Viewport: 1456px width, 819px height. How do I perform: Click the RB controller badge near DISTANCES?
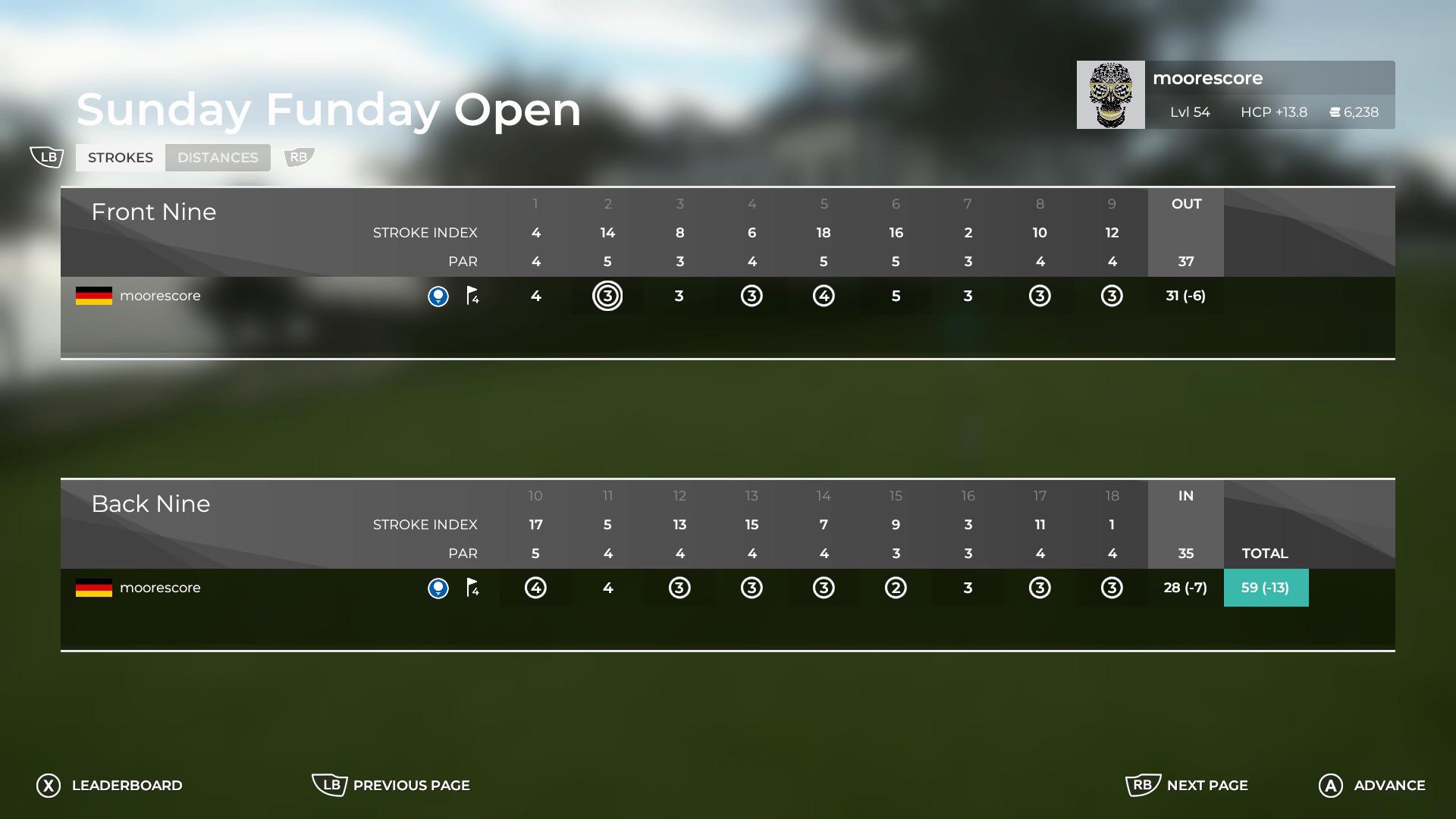[297, 158]
